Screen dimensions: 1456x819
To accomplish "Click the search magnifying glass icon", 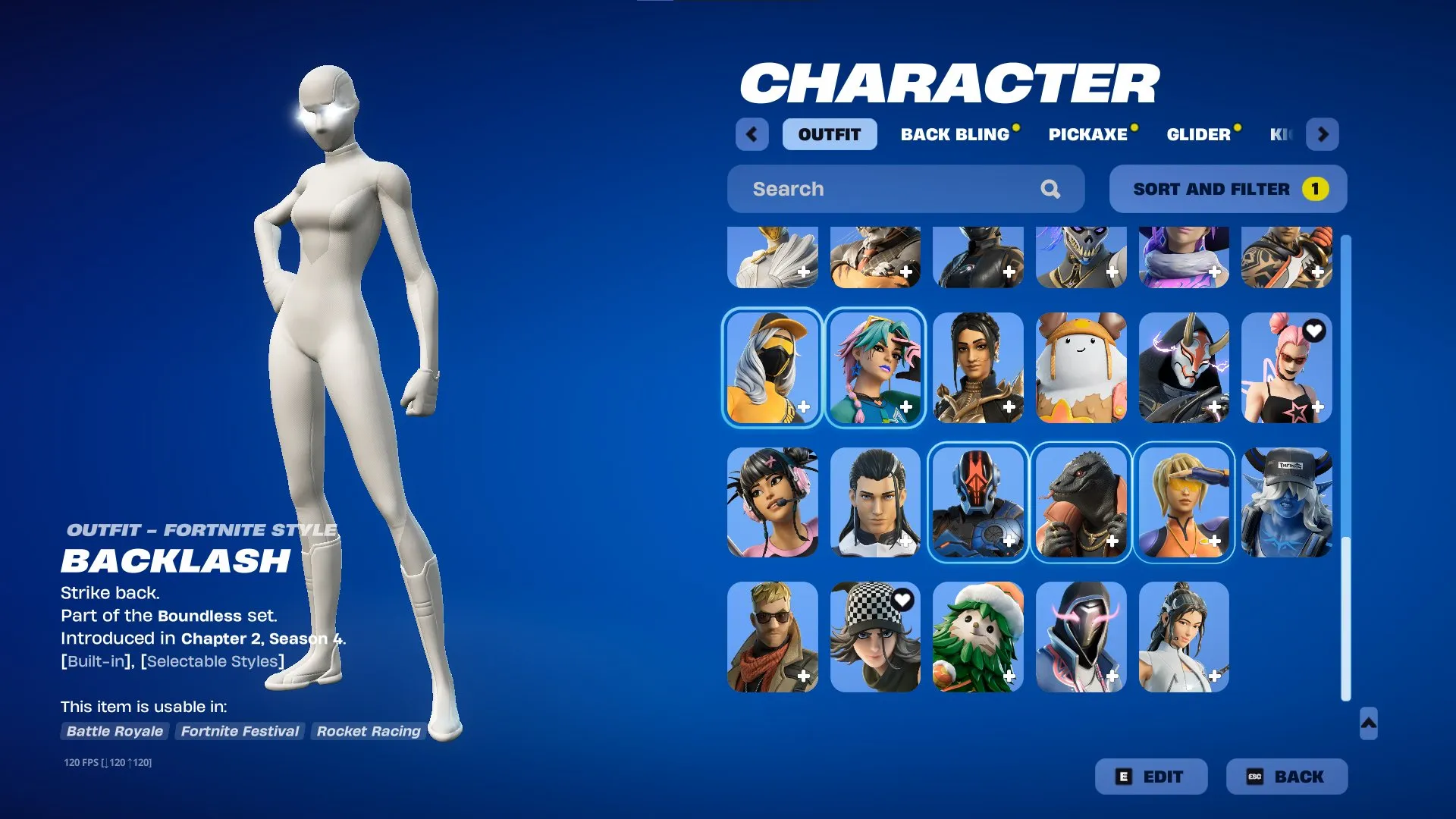I will click(1051, 189).
